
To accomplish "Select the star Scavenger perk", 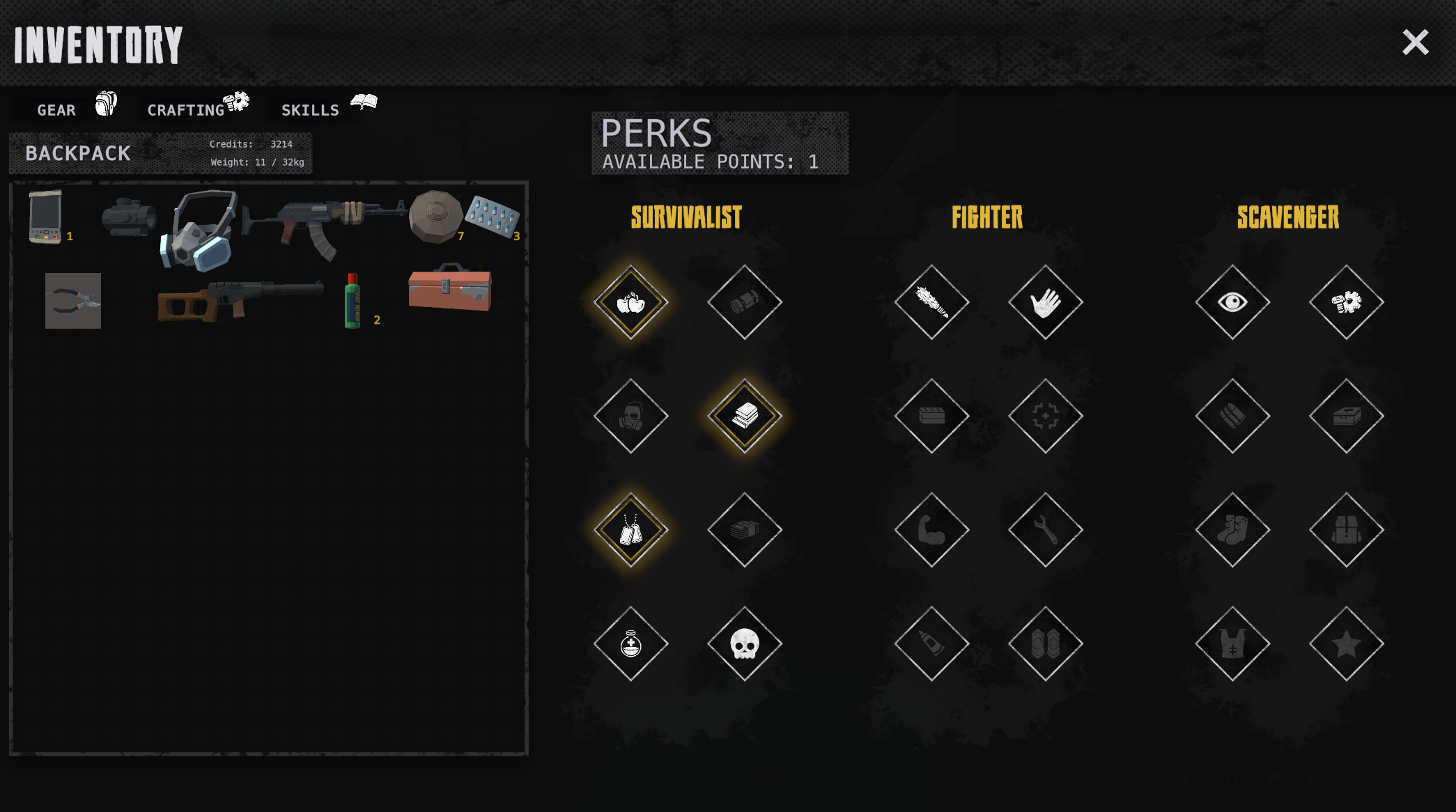I will (x=1346, y=643).
